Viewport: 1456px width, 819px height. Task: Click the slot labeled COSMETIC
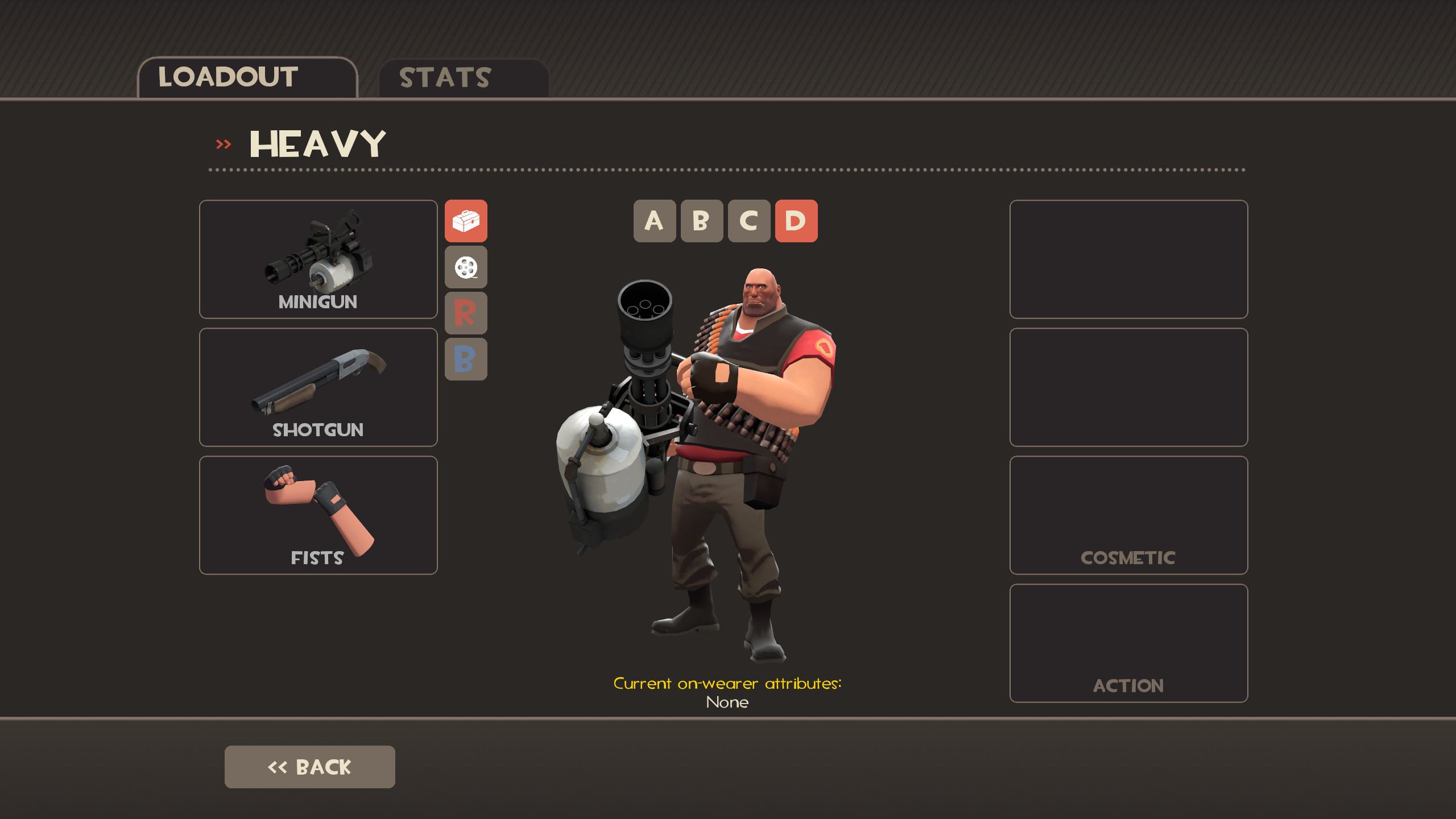point(1128,515)
